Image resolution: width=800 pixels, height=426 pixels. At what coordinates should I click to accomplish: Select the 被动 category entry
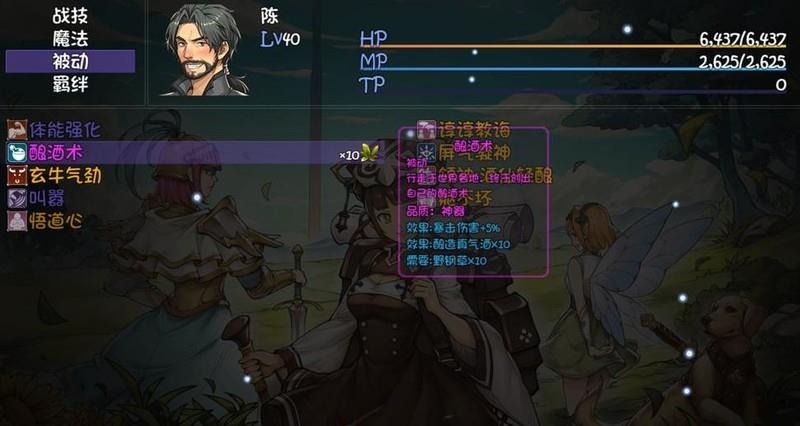[x=70, y=62]
